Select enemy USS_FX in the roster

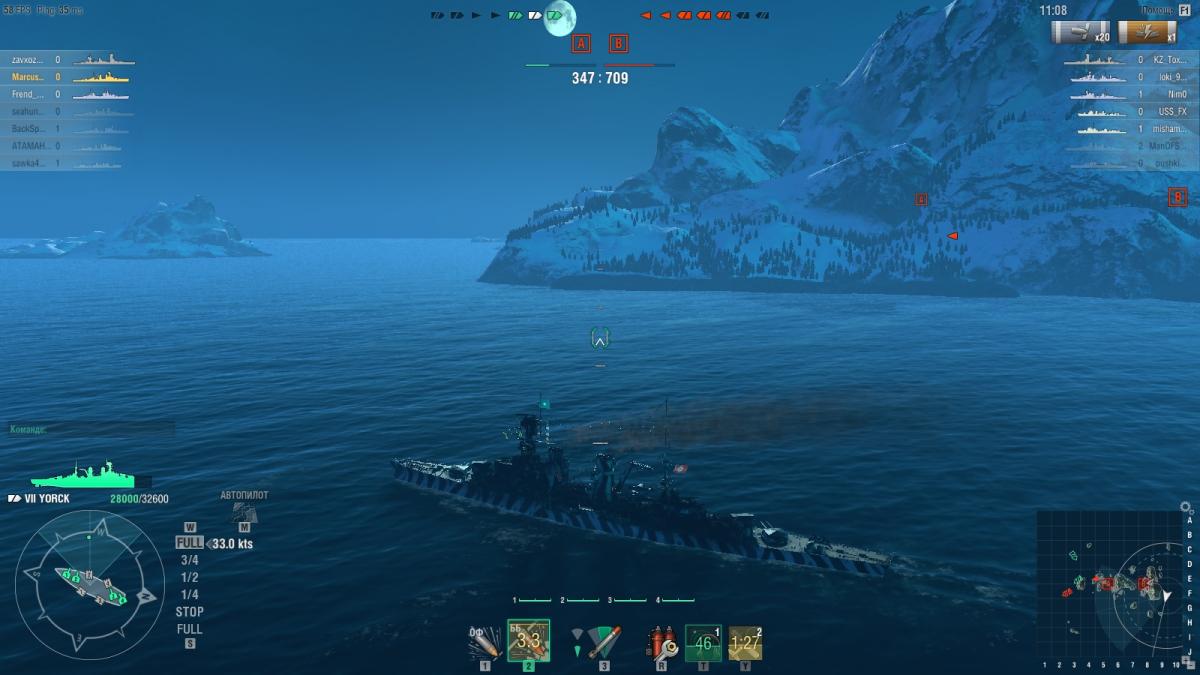tap(1130, 111)
